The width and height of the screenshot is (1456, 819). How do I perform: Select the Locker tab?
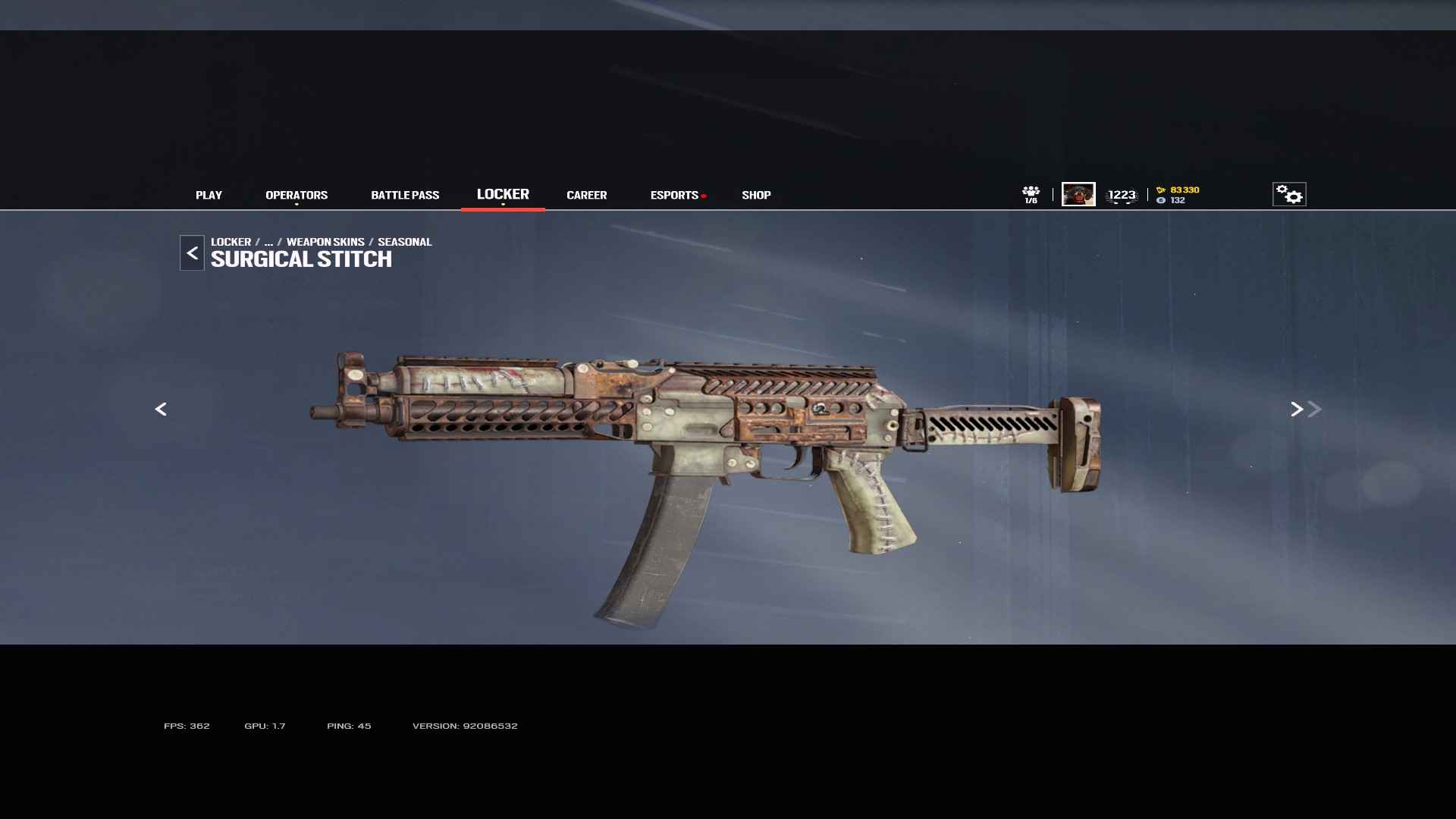(x=503, y=195)
